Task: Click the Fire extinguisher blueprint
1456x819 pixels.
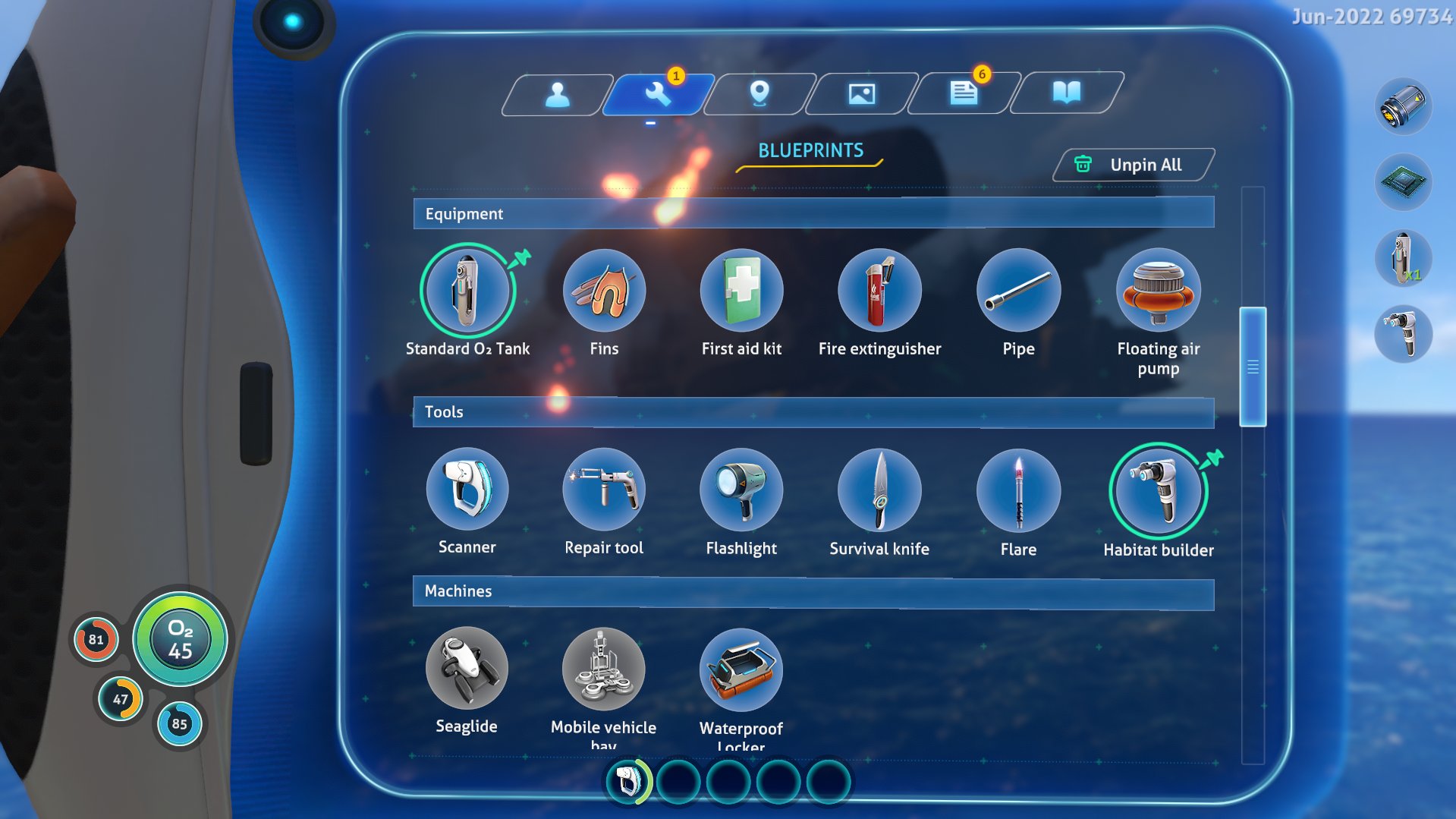Action: pyautogui.click(x=879, y=291)
